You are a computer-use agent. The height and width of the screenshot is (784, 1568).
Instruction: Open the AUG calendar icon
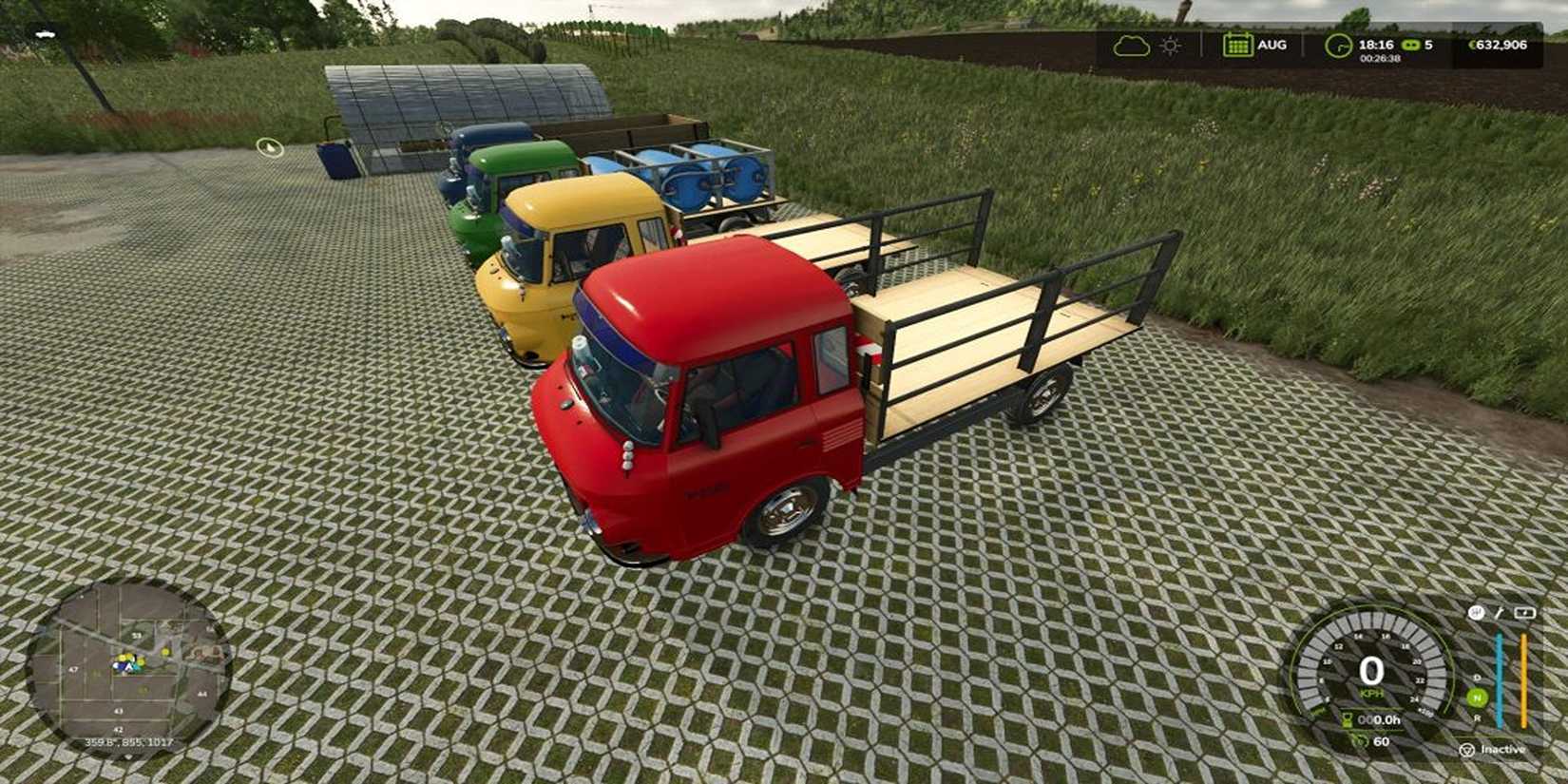[x=1238, y=45]
